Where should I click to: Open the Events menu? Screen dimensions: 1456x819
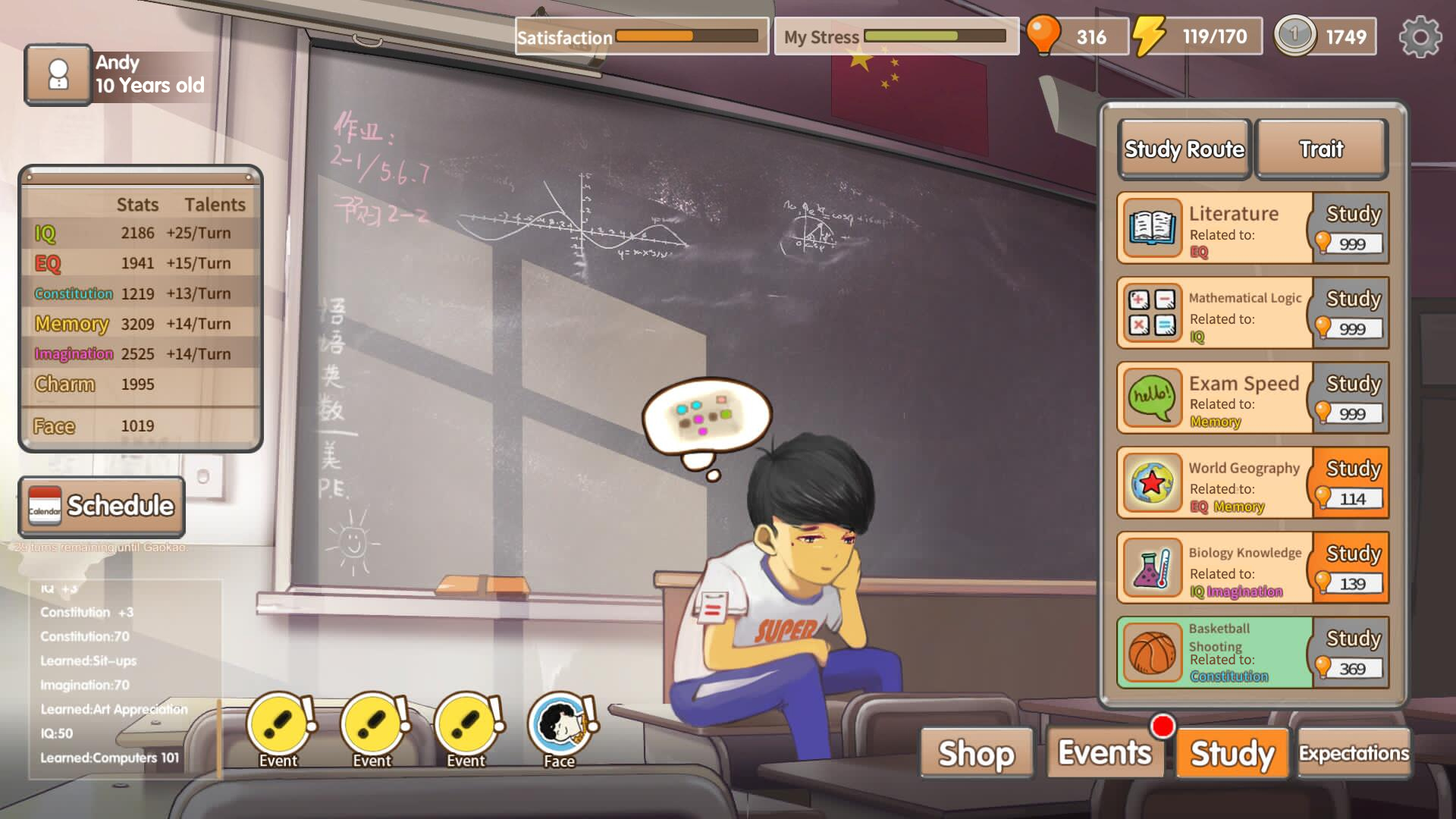1104,753
